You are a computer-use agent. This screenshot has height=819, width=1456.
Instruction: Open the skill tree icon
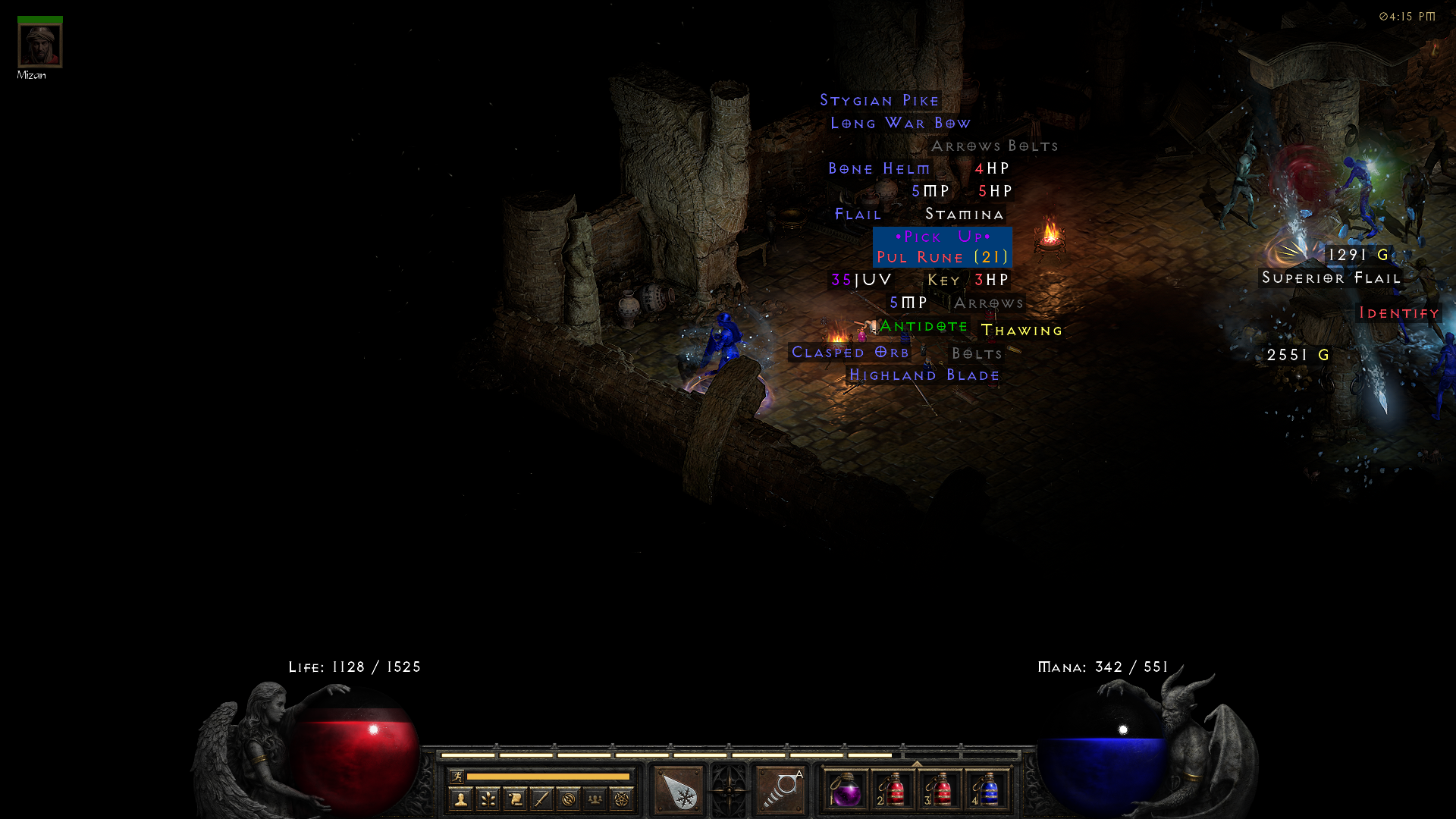tap(488, 800)
